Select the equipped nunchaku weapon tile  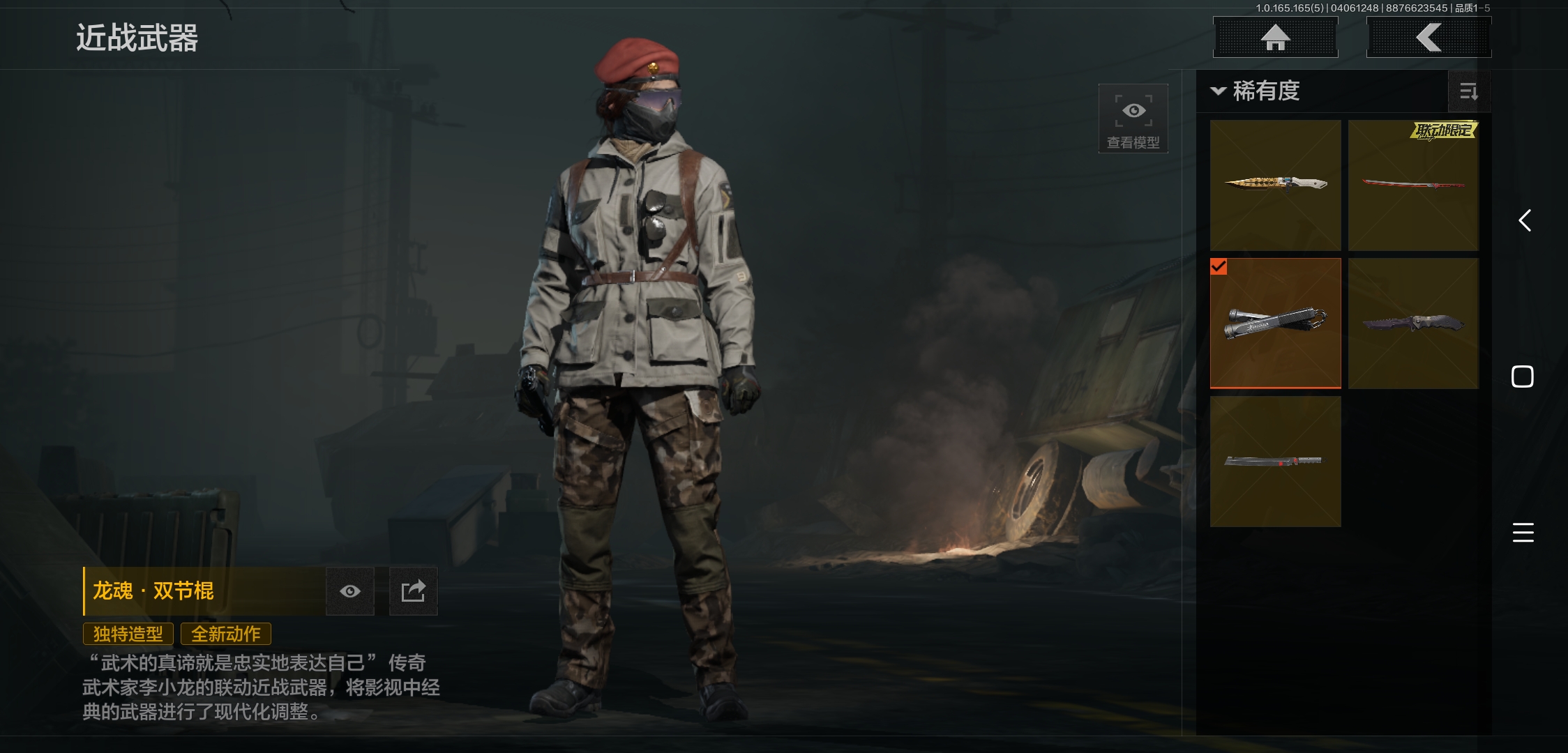[1275, 323]
